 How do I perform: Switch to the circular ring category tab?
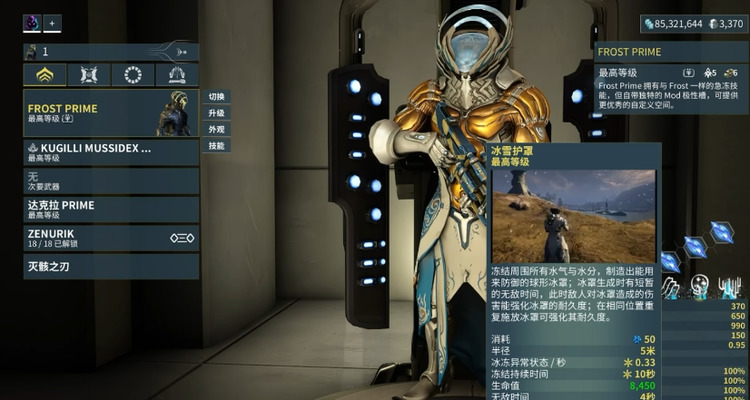(x=133, y=75)
